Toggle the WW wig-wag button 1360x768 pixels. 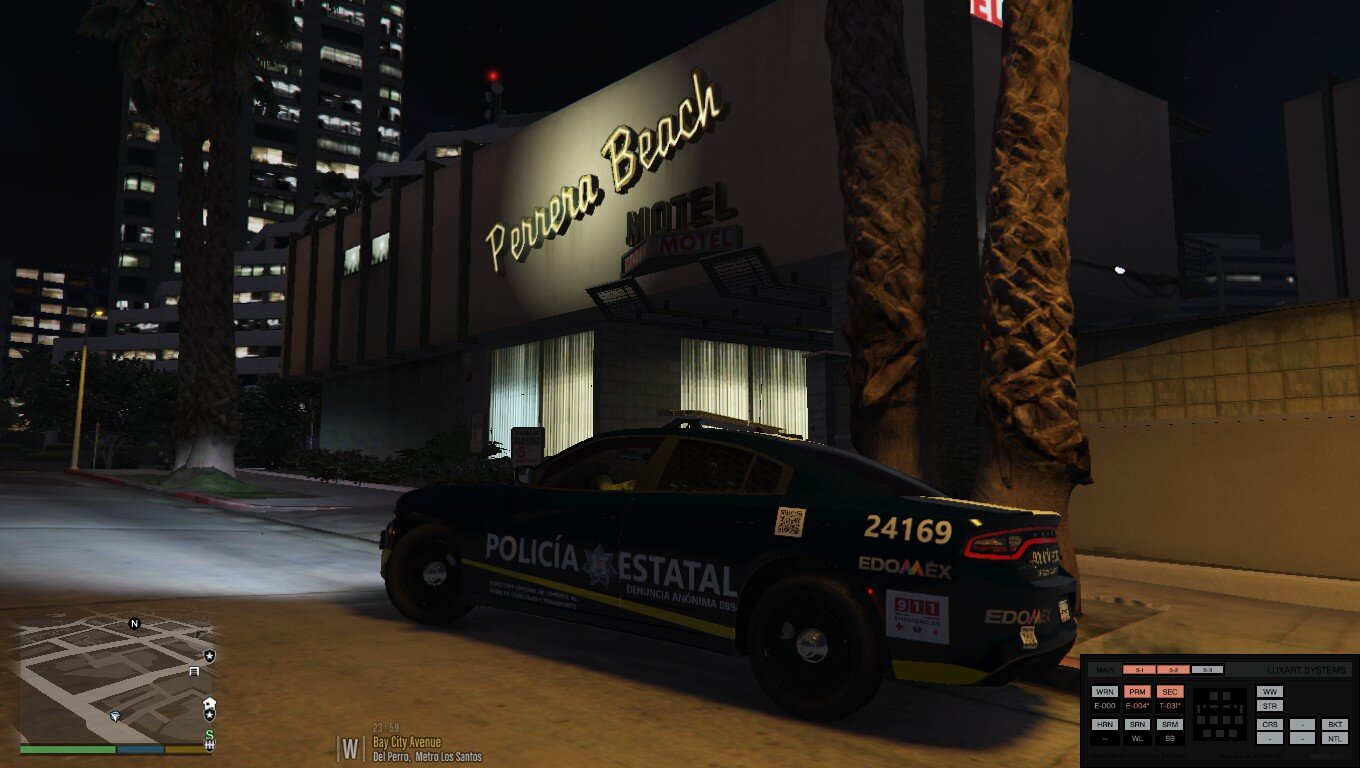point(1270,691)
